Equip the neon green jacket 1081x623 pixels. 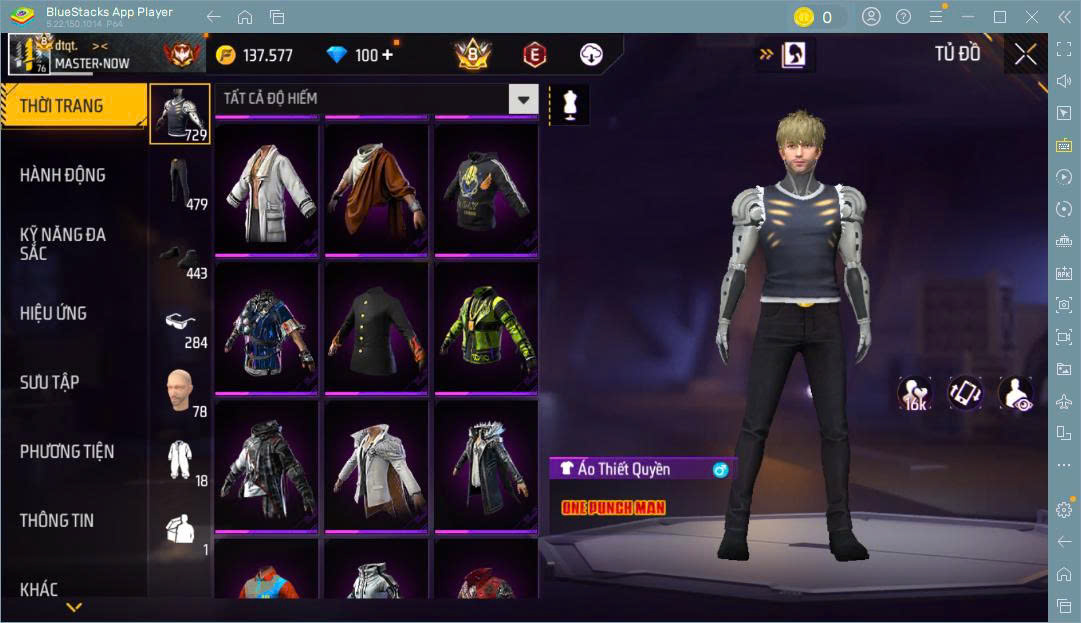[x=485, y=326]
